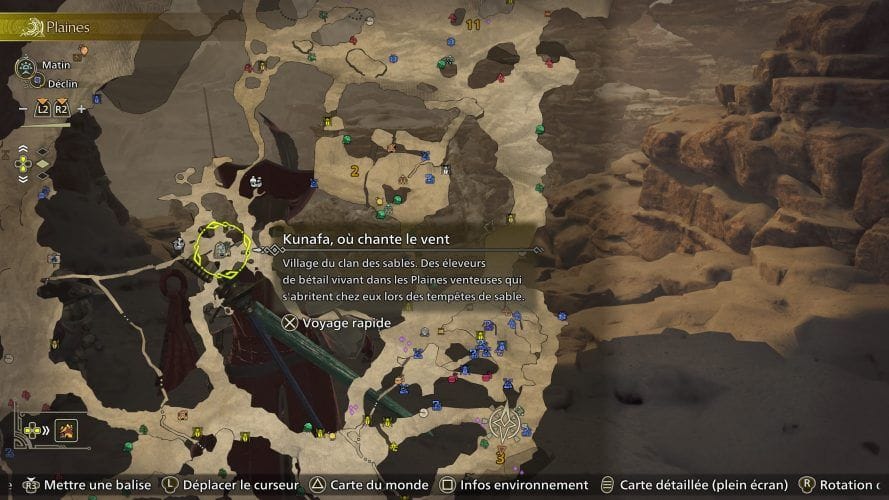Move down a map layer with the downward chevrons
The width and height of the screenshot is (889, 500).
(x=24, y=177)
